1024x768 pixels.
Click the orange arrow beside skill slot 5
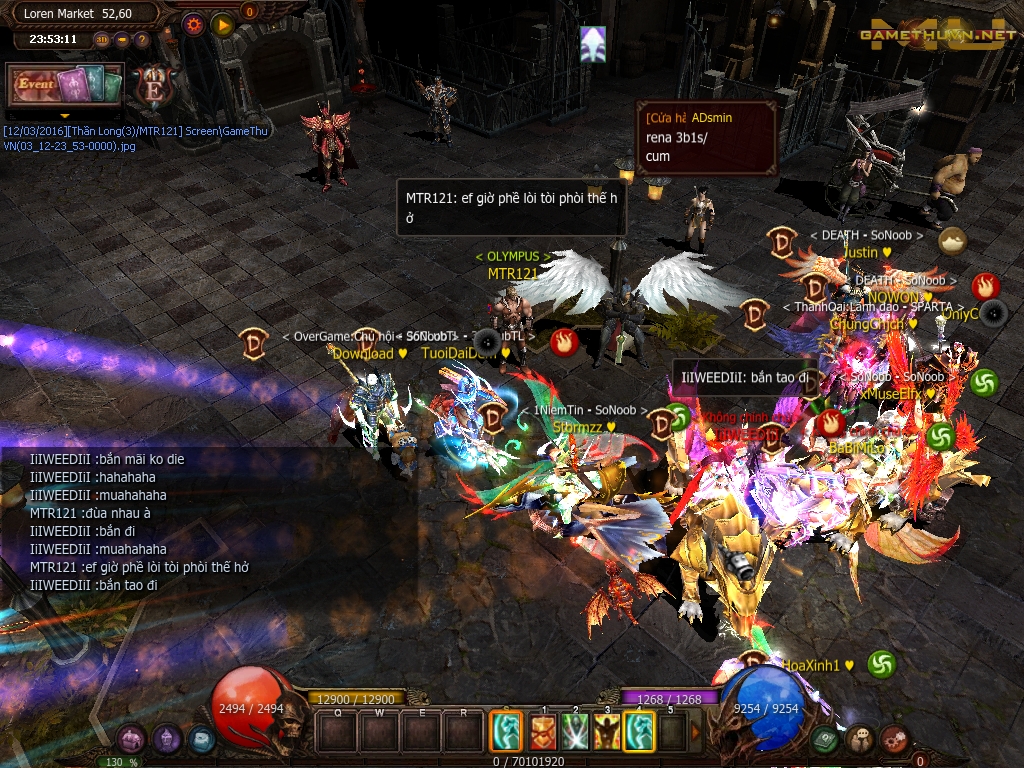[697, 732]
